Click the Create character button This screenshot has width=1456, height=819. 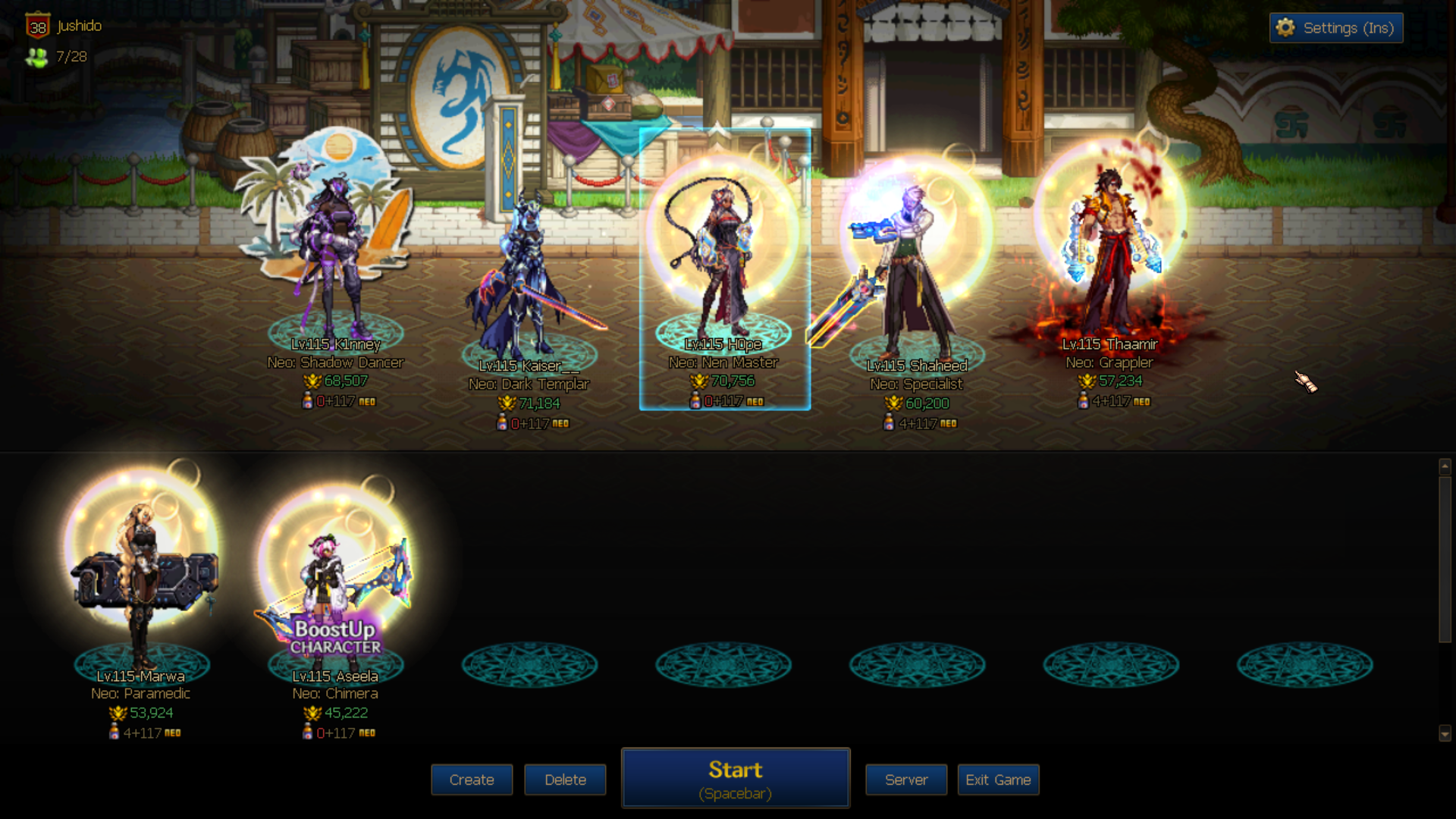pyautogui.click(x=472, y=780)
